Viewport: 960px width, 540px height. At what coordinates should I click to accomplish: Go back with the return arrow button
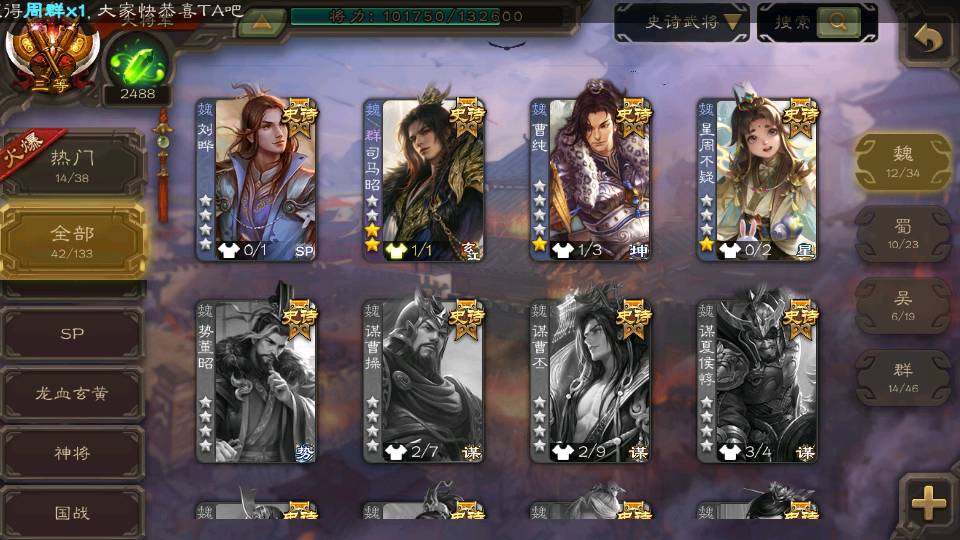(928, 40)
